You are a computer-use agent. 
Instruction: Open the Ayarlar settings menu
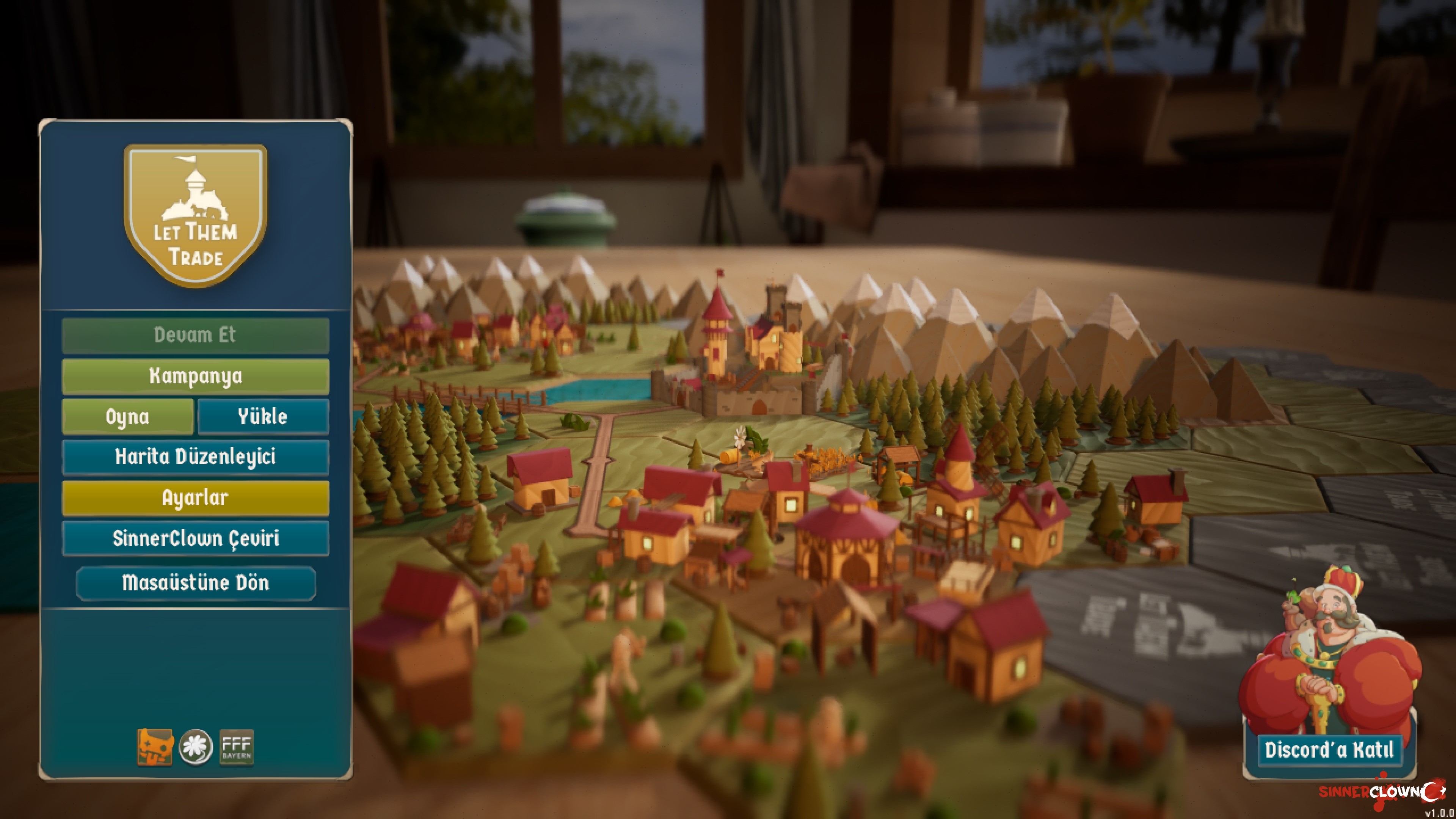(x=195, y=498)
